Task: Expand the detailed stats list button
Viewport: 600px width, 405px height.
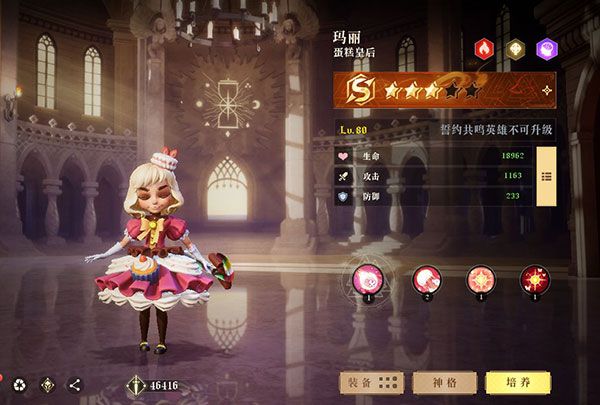Action: click(x=546, y=176)
